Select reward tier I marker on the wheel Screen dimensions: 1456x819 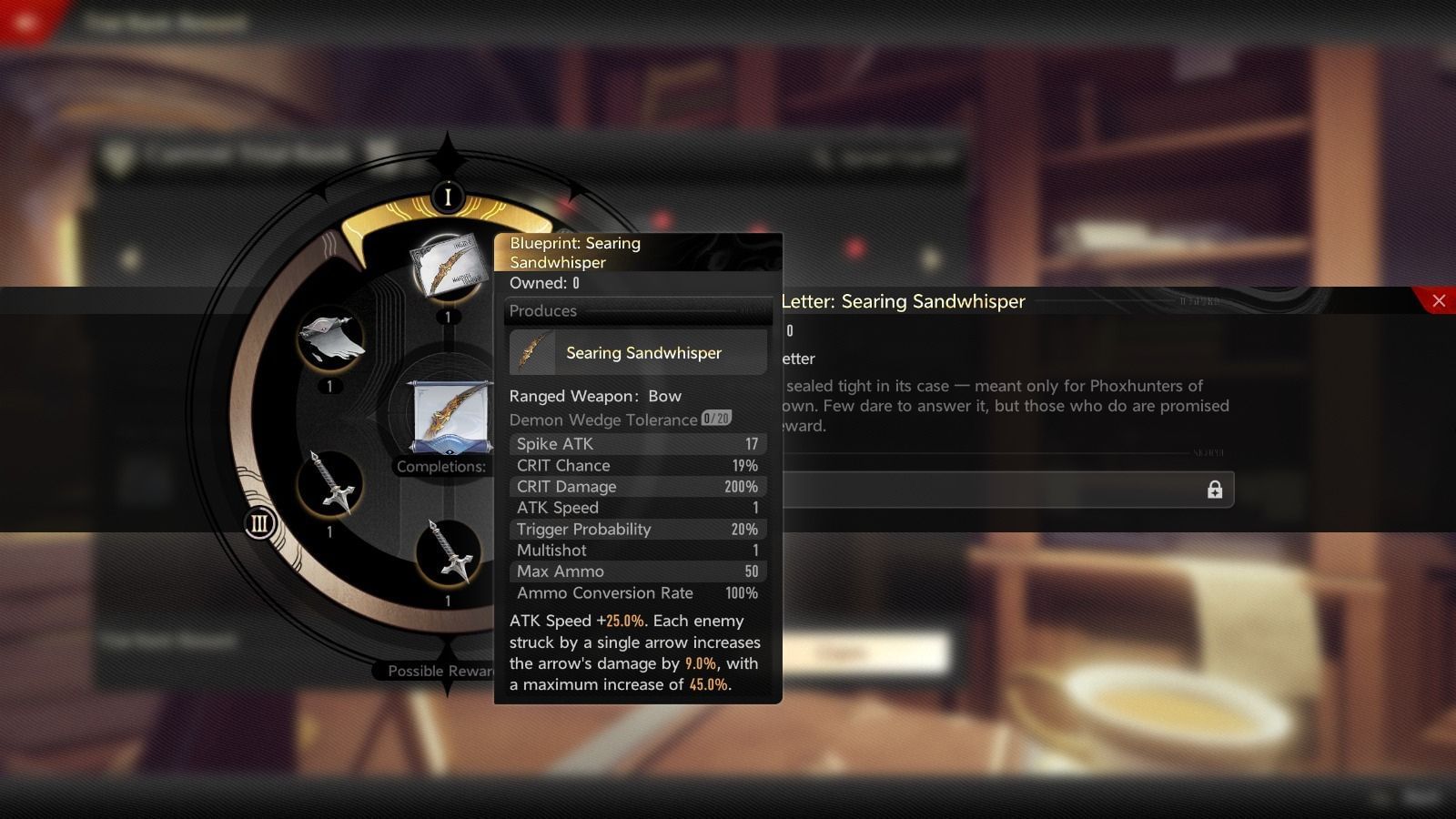click(447, 197)
